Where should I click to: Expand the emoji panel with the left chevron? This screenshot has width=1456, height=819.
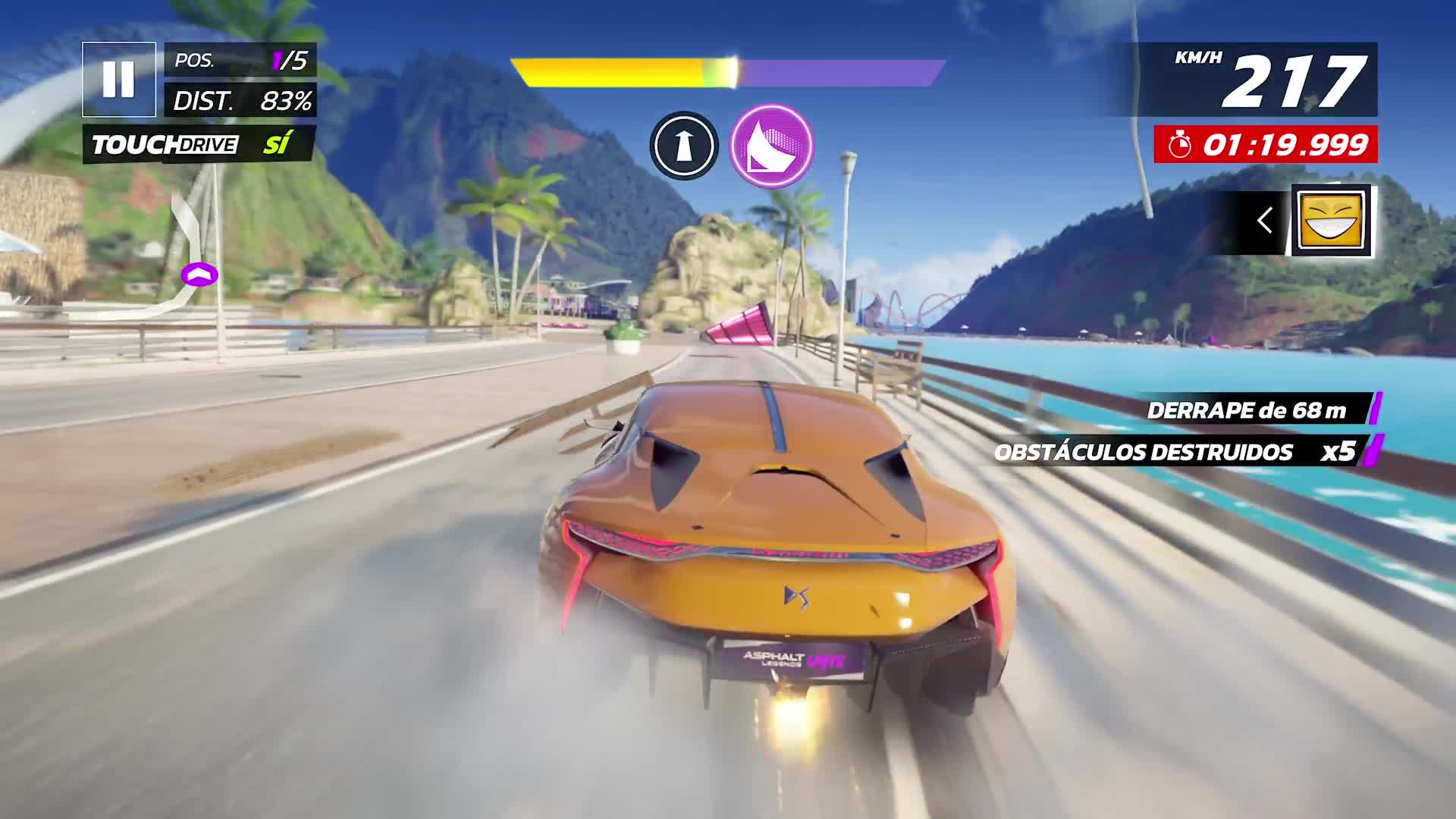tap(1265, 221)
